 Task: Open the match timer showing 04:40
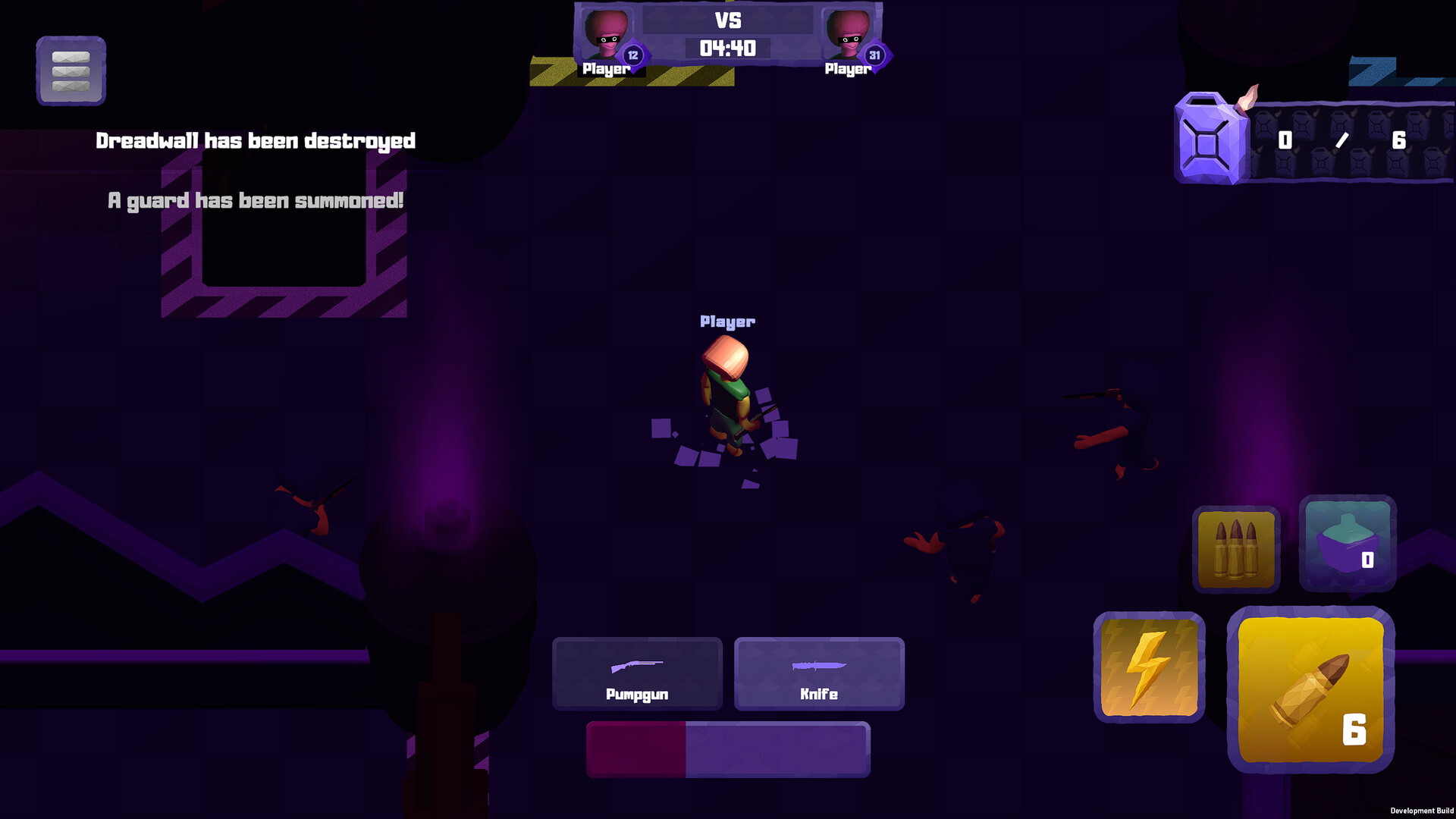pyautogui.click(x=730, y=48)
